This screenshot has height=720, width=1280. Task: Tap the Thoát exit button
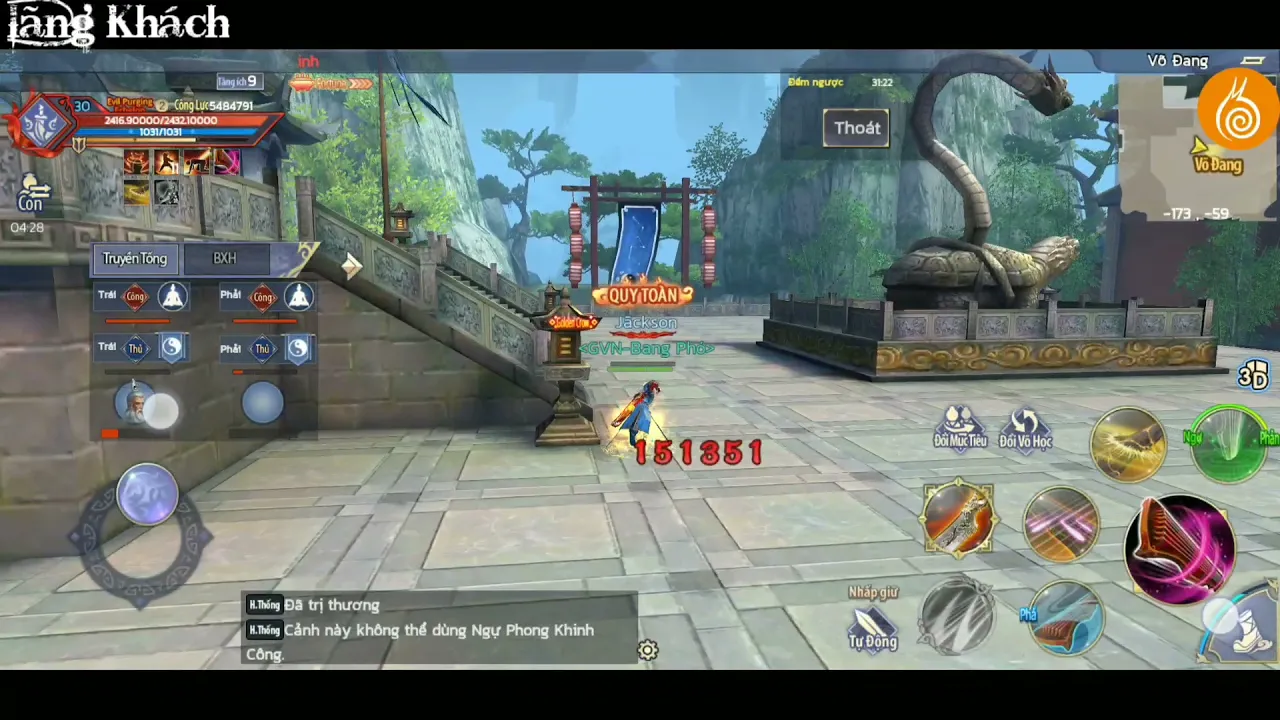click(856, 128)
